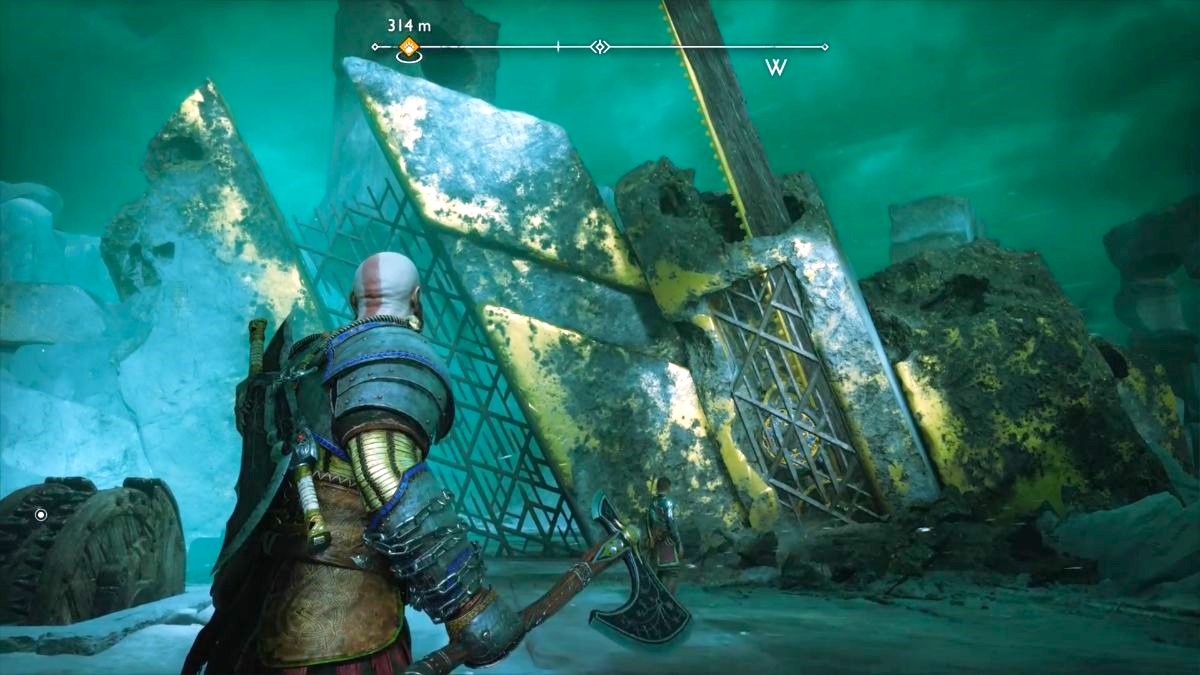The width and height of the screenshot is (1200, 675).
Task: Click the white diamond marker on the compass
Action: pyautogui.click(x=599, y=46)
